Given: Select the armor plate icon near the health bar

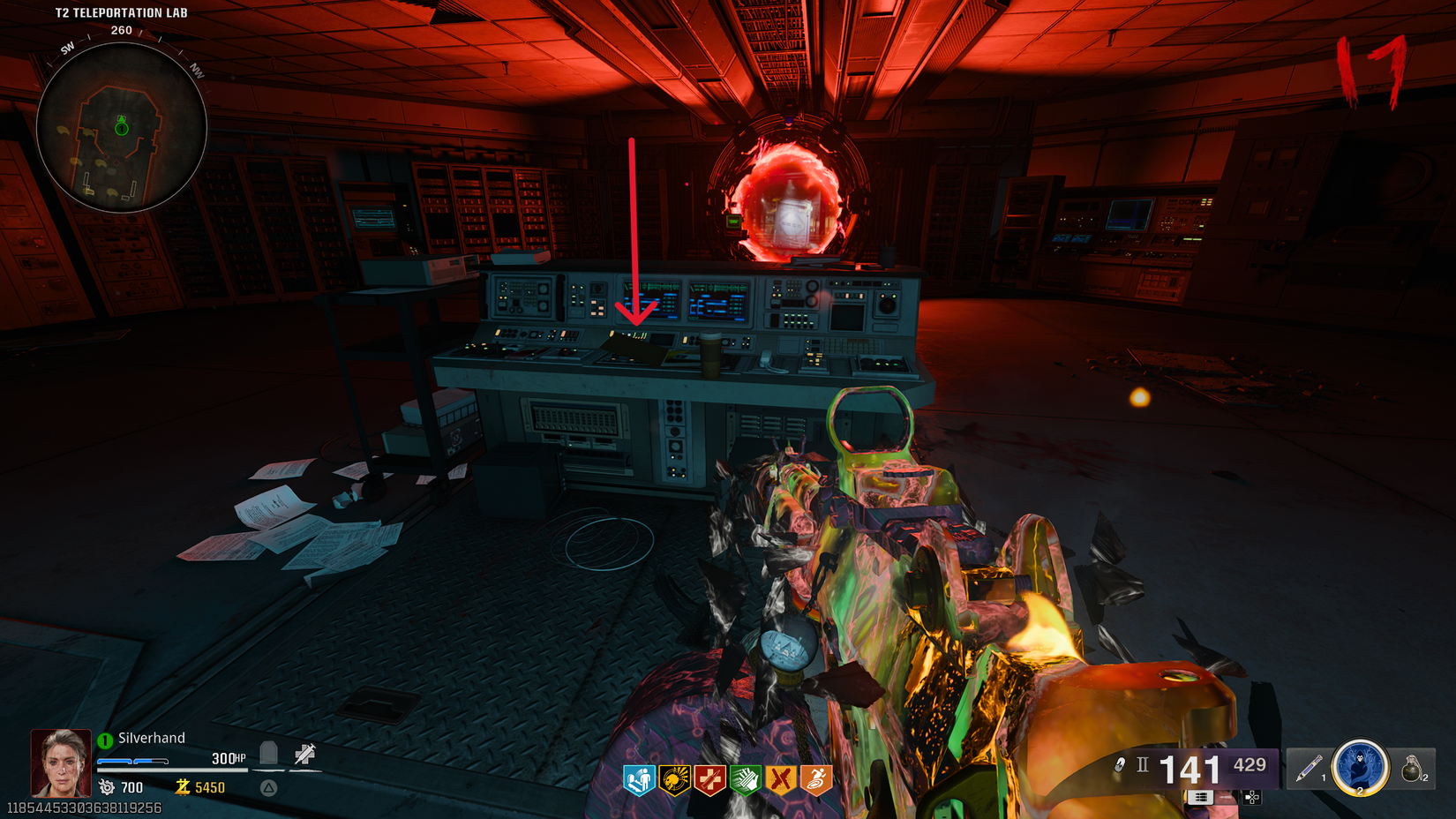Looking at the screenshot, I should (x=270, y=755).
